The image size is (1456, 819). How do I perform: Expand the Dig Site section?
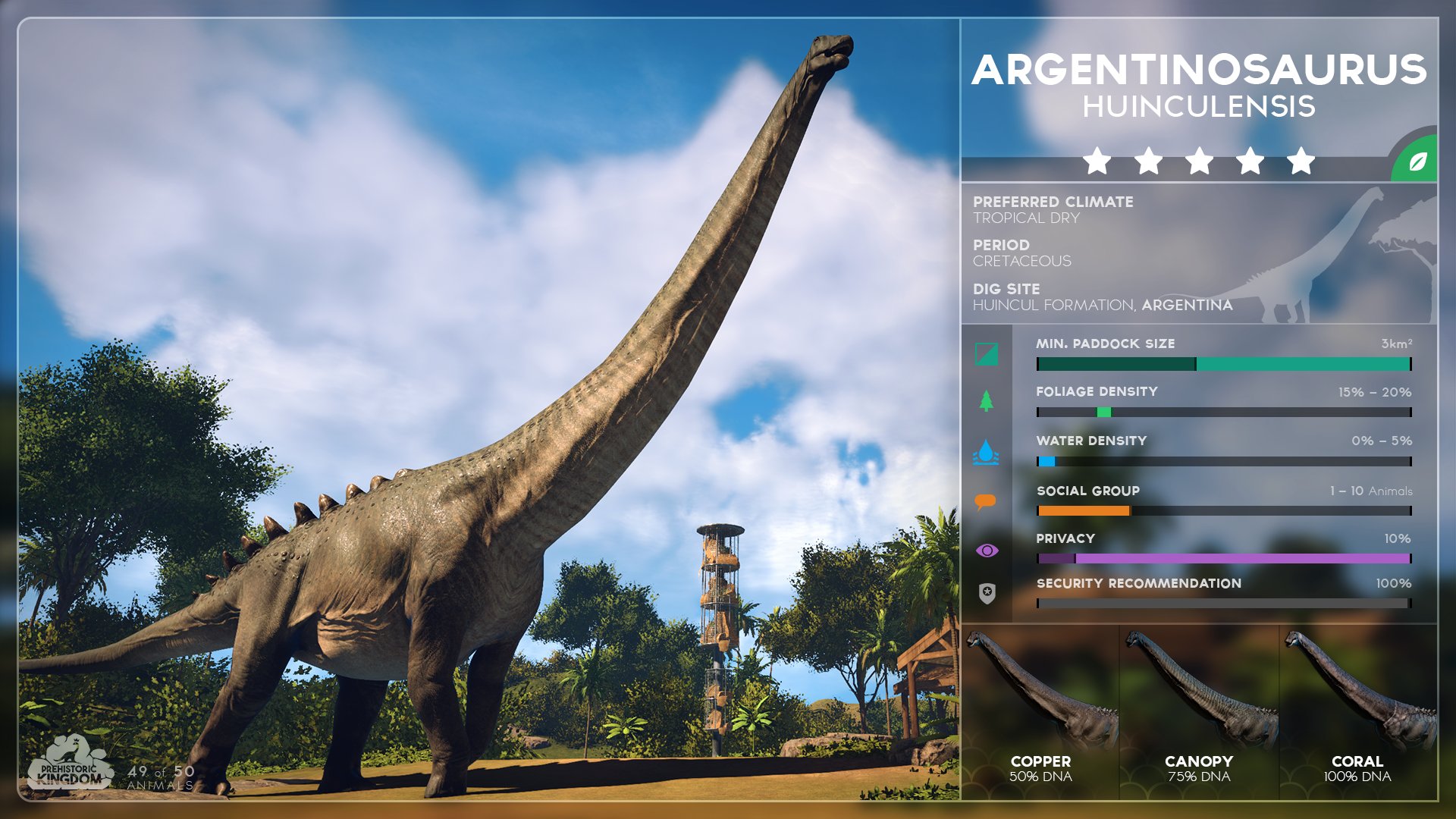1006,288
